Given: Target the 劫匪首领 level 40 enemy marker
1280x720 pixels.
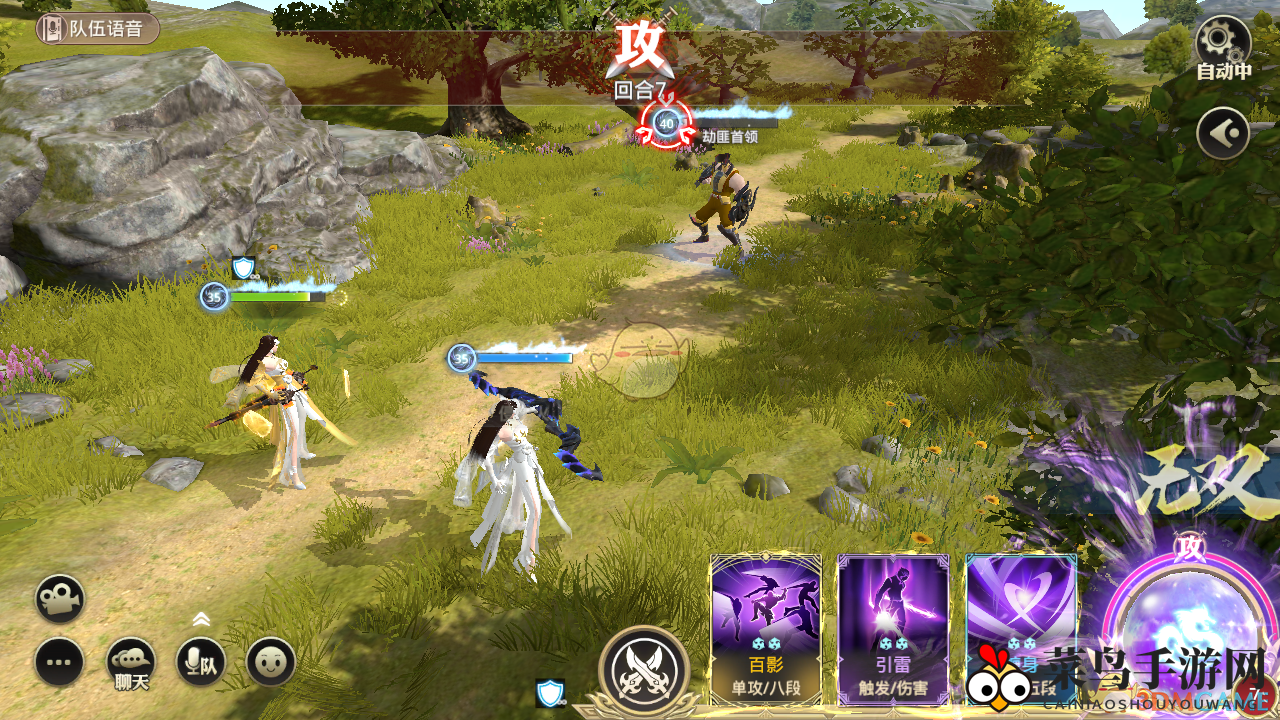Looking at the screenshot, I should coord(666,123).
